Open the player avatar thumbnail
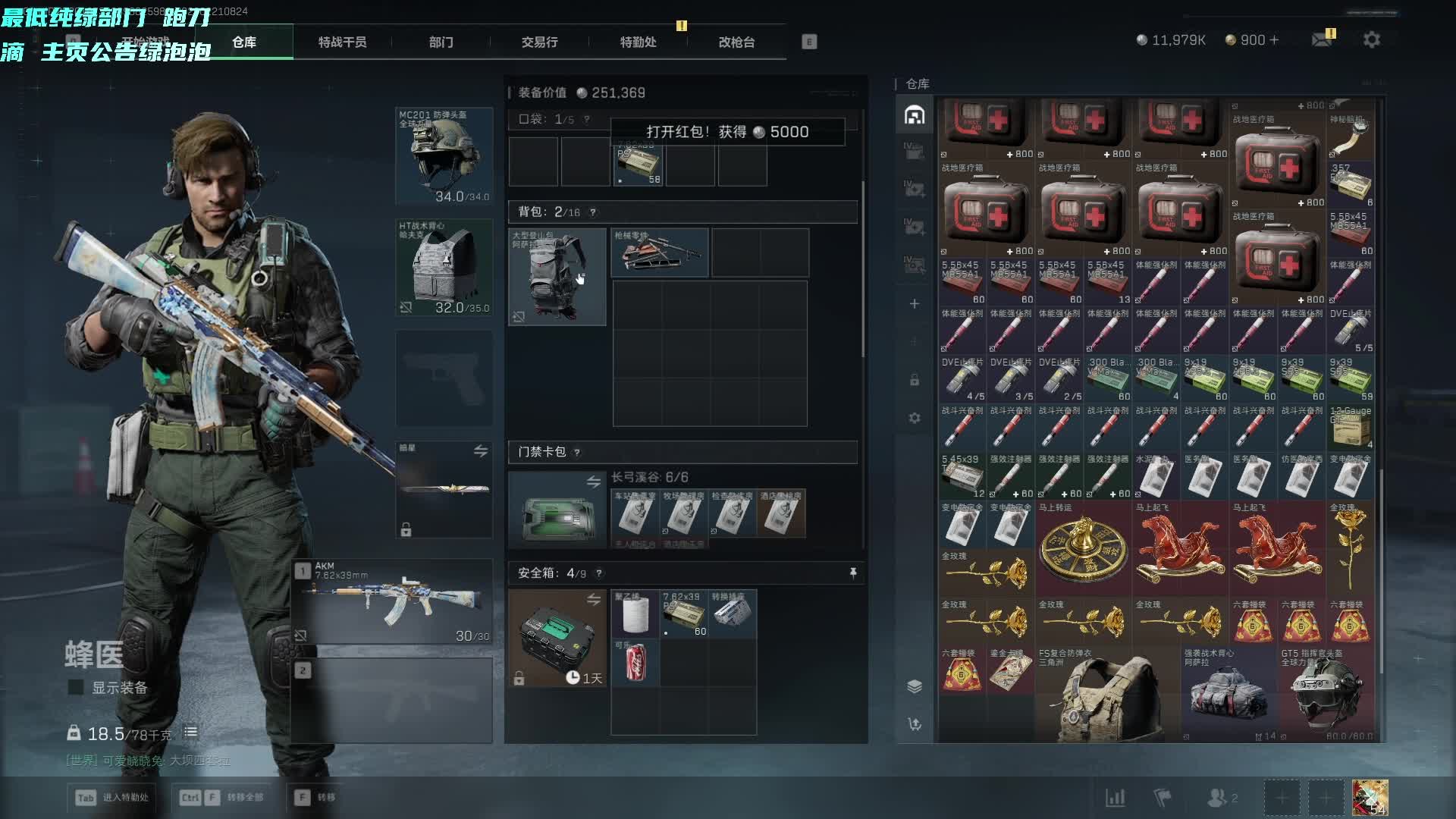 [x=1370, y=798]
